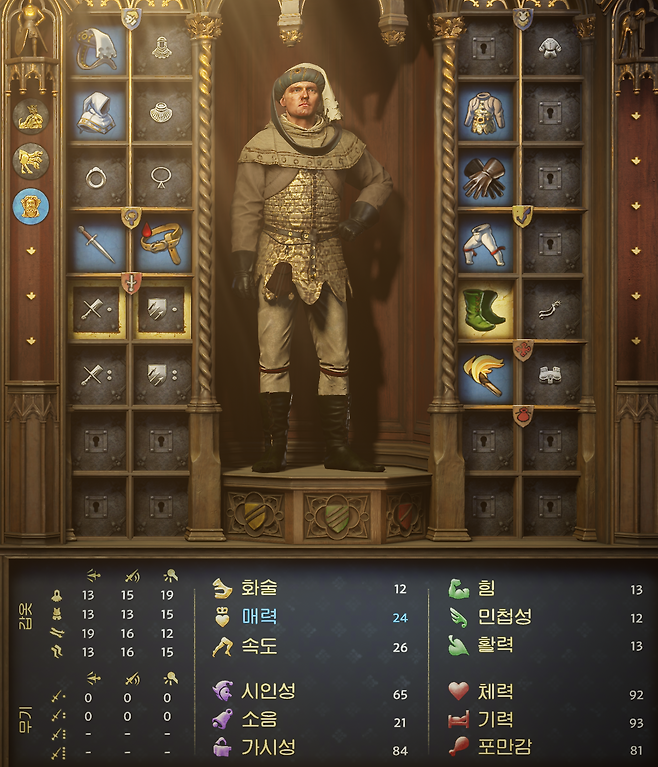Click the empty helmet slot
This screenshot has height=767, width=658.
pos(162,48)
